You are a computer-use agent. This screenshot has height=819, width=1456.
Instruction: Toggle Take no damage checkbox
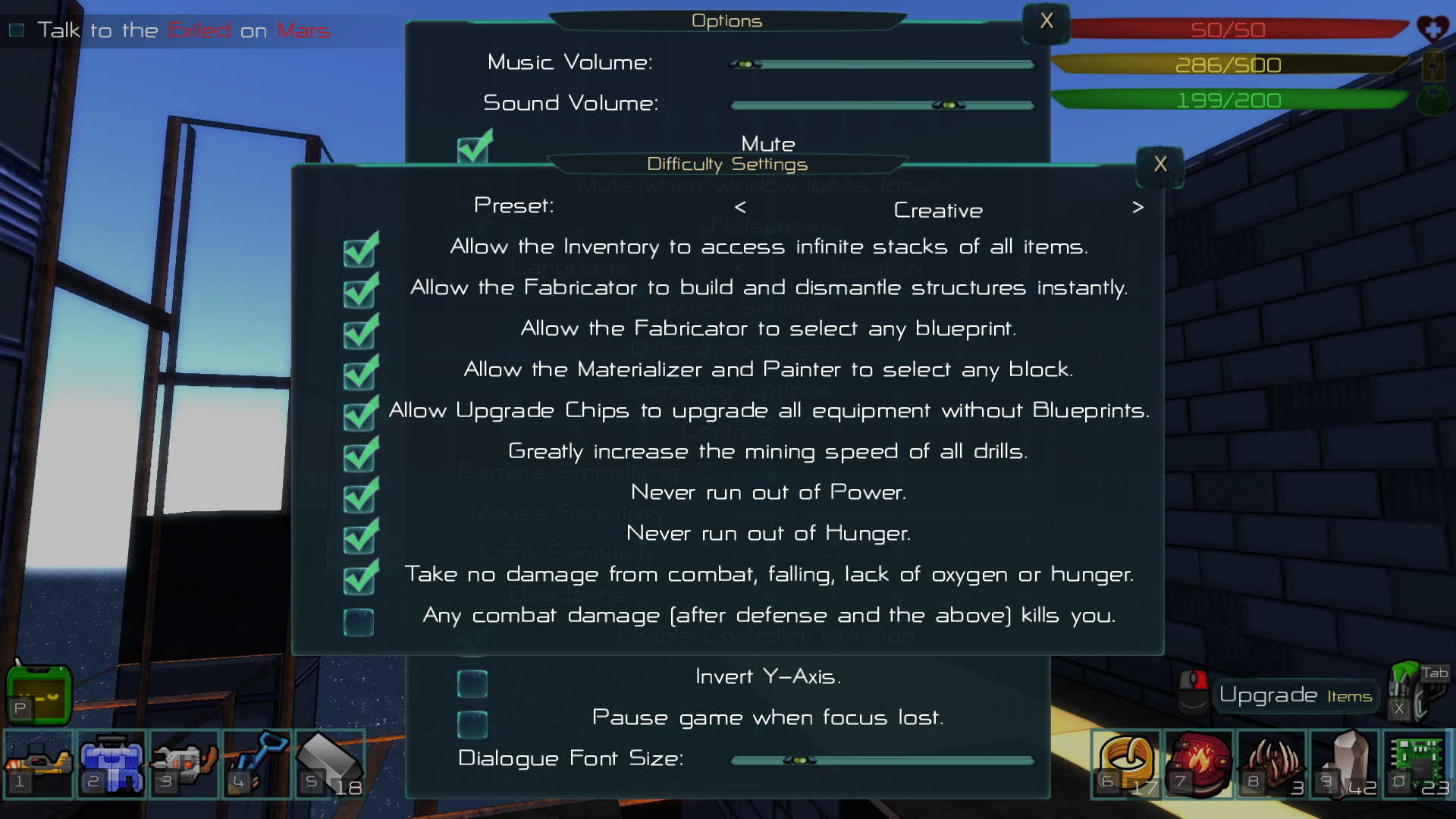pos(359,579)
